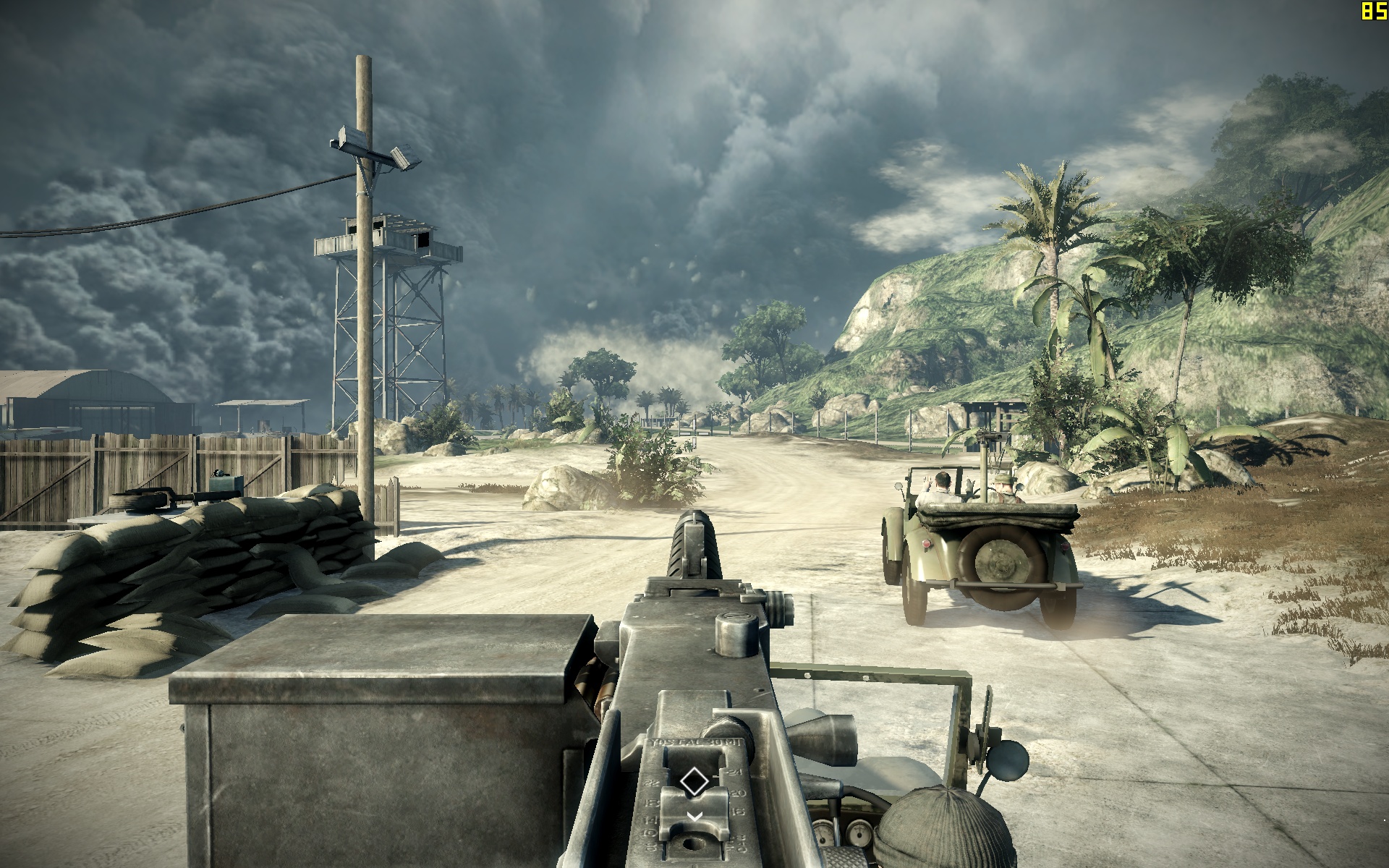Click the white diamond objective marker
The width and height of the screenshot is (1389, 868).
[694, 781]
